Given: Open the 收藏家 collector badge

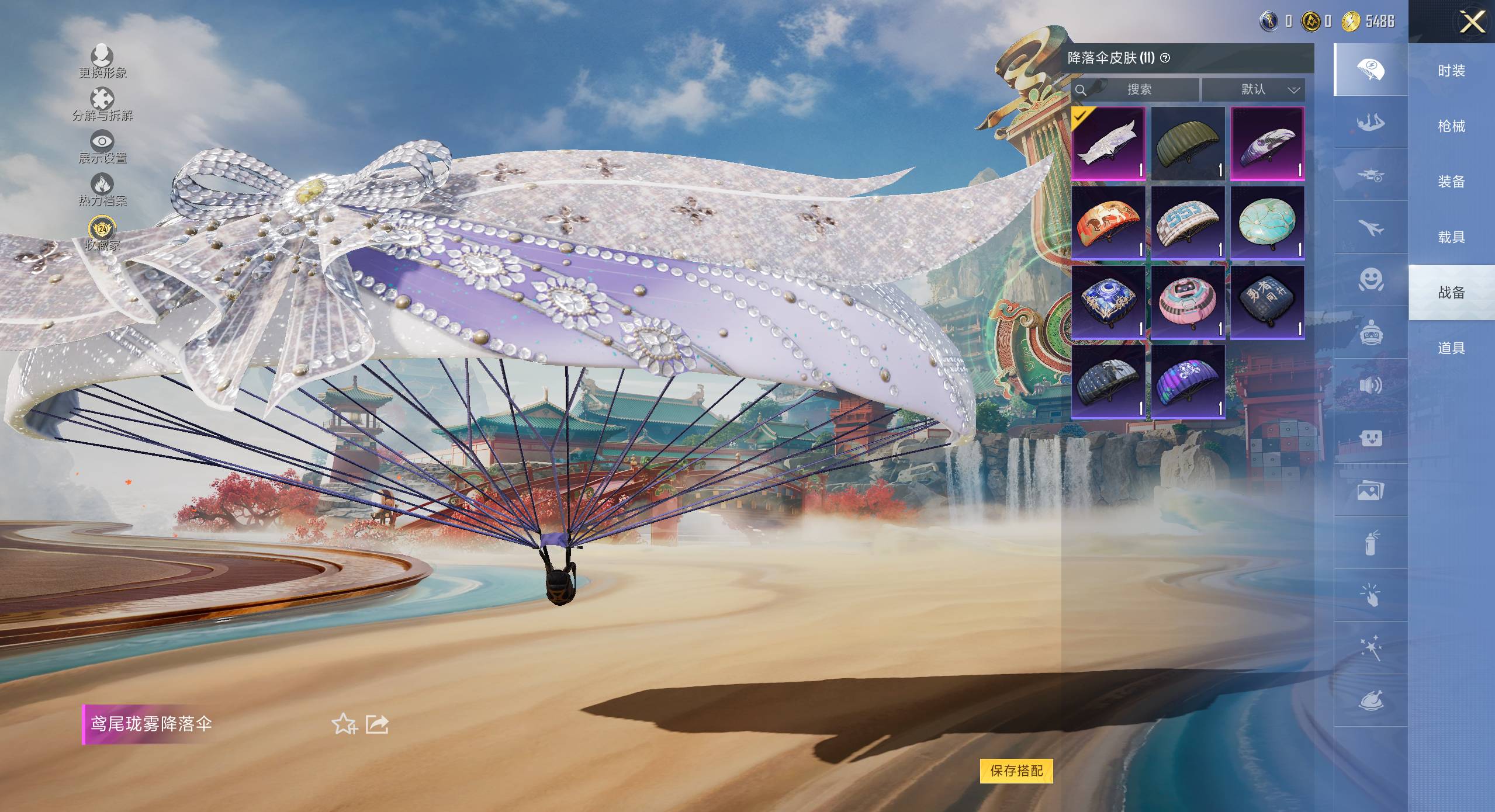Looking at the screenshot, I should pos(102,233).
